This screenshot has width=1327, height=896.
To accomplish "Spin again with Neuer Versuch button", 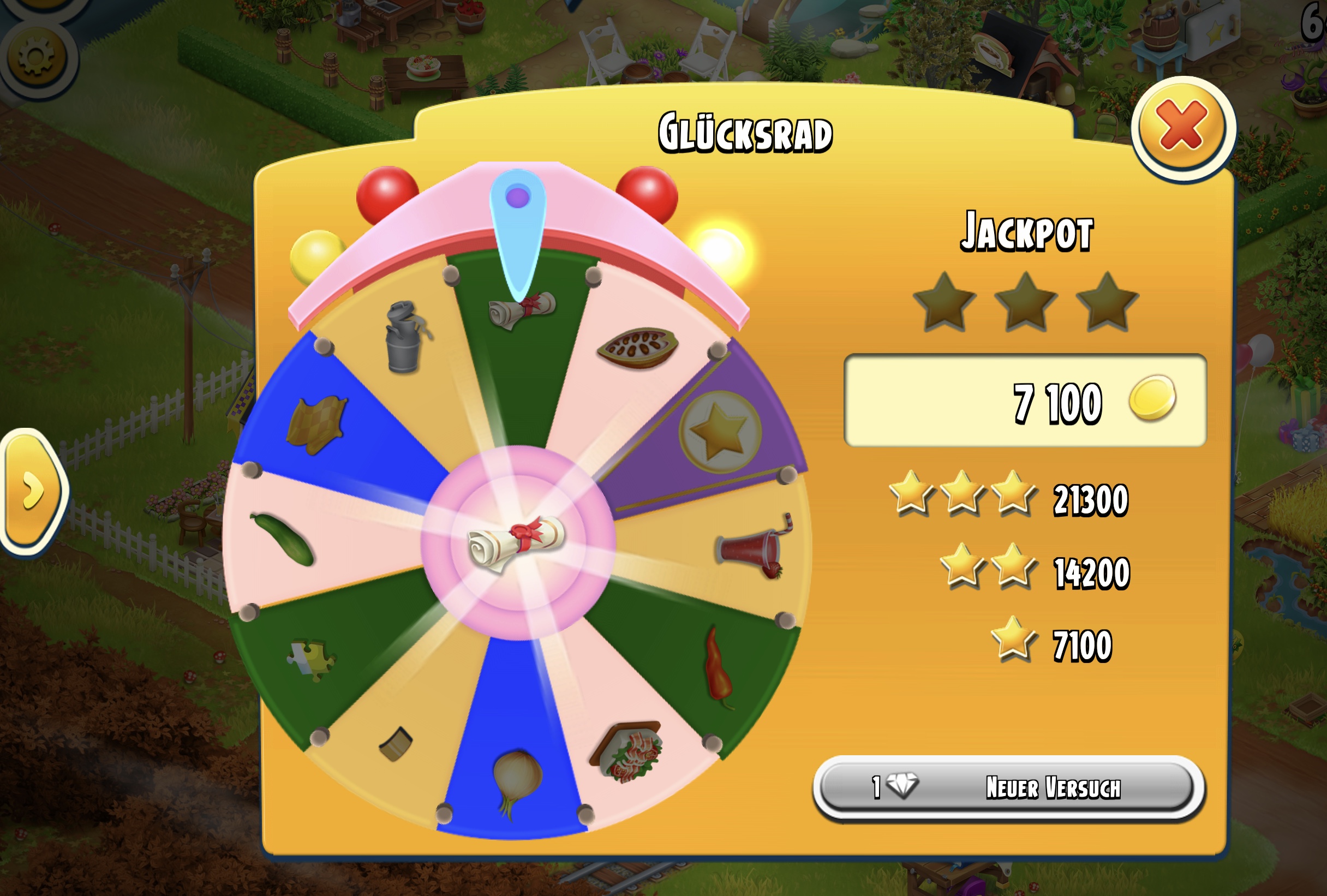I will point(1008,787).
